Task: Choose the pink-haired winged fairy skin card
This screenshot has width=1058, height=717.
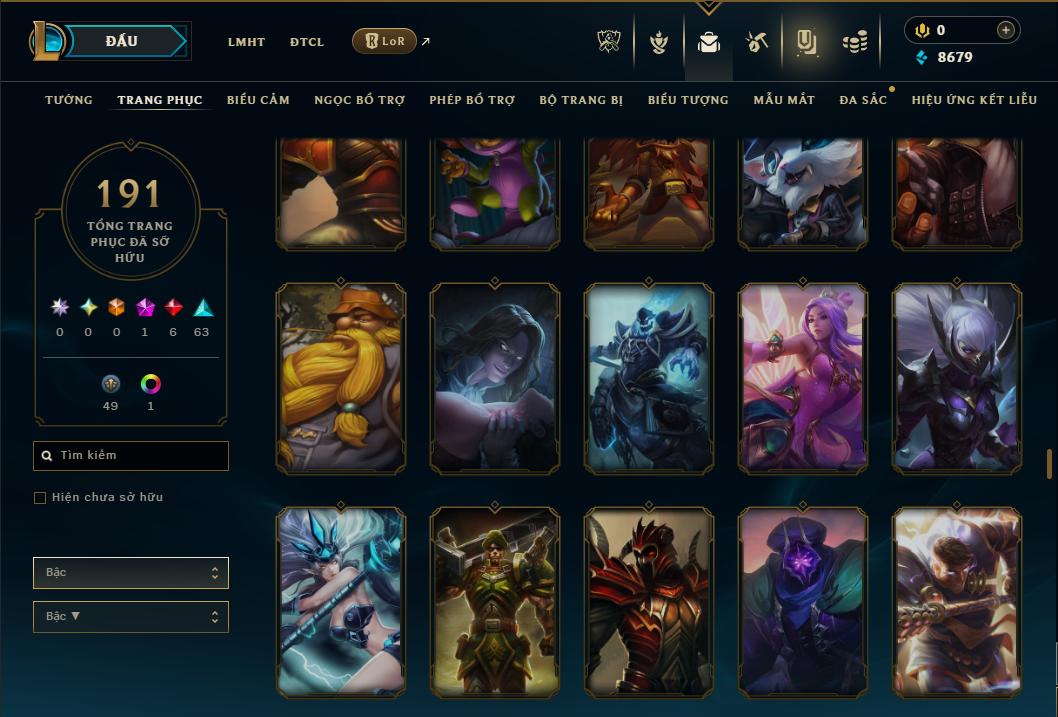Action: pos(803,378)
